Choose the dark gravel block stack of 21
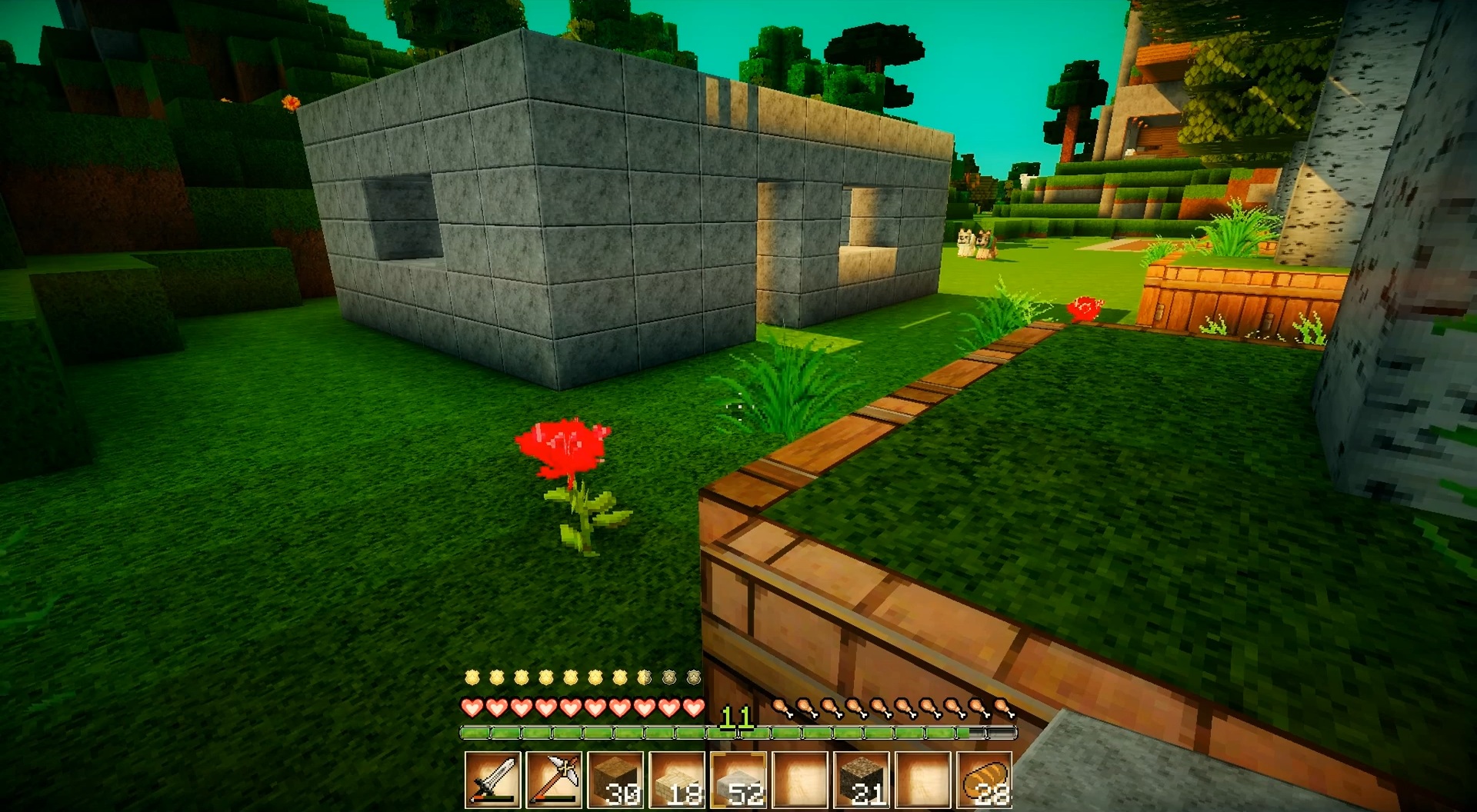Screen dimensions: 1477x812 862,780
